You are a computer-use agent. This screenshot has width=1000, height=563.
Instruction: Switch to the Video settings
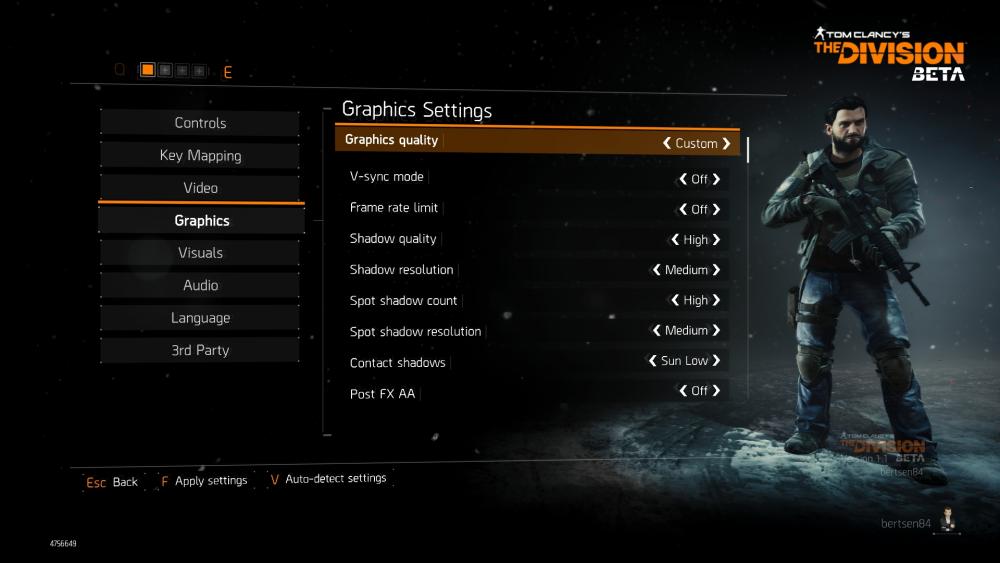pyautogui.click(x=200, y=188)
